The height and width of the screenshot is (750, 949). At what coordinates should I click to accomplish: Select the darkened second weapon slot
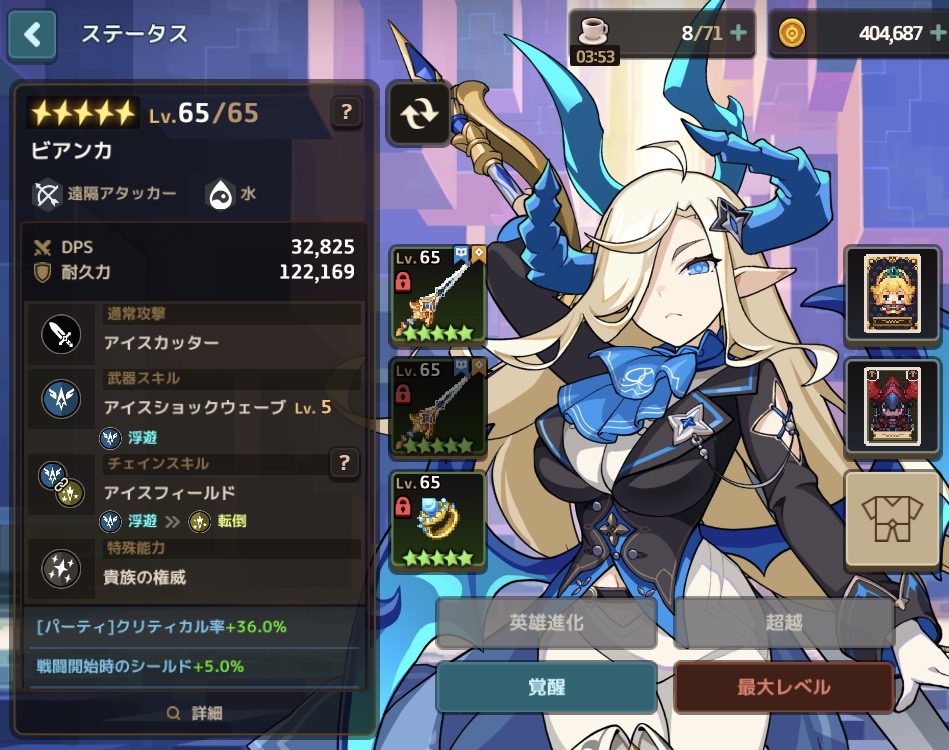(x=438, y=407)
